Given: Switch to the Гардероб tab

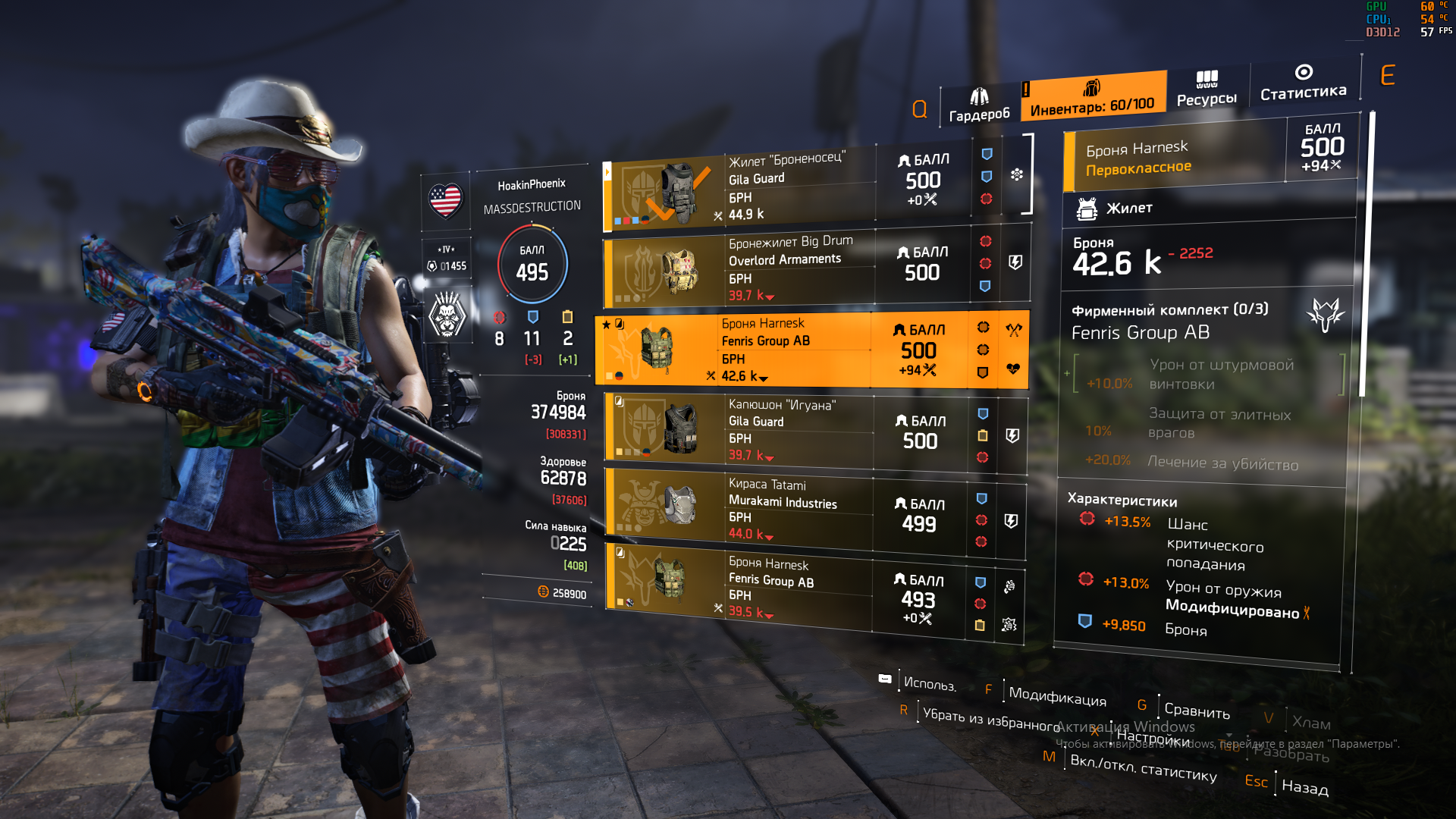Looking at the screenshot, I should coord(978,105).
